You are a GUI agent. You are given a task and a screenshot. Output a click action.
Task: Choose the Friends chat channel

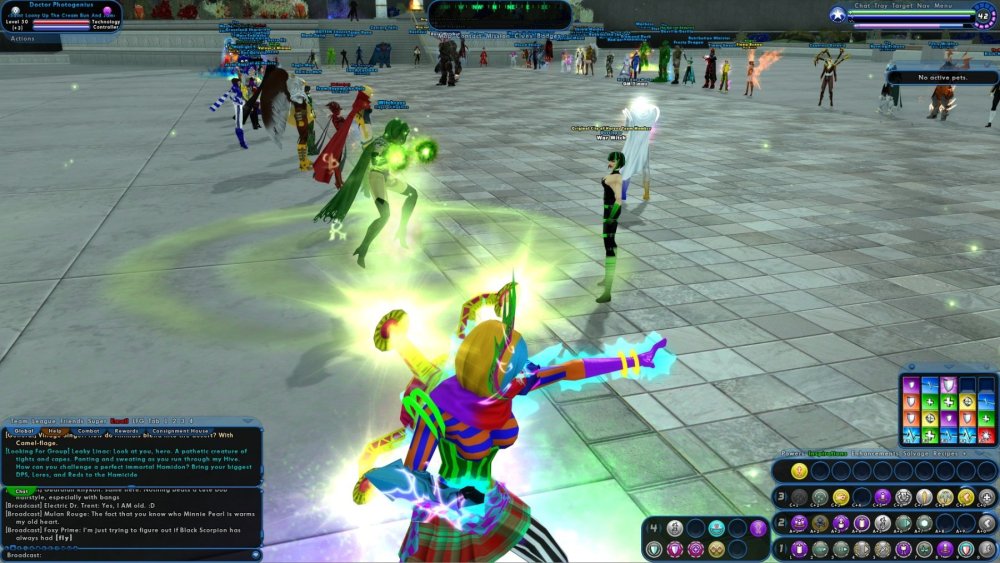click(76, 422)
